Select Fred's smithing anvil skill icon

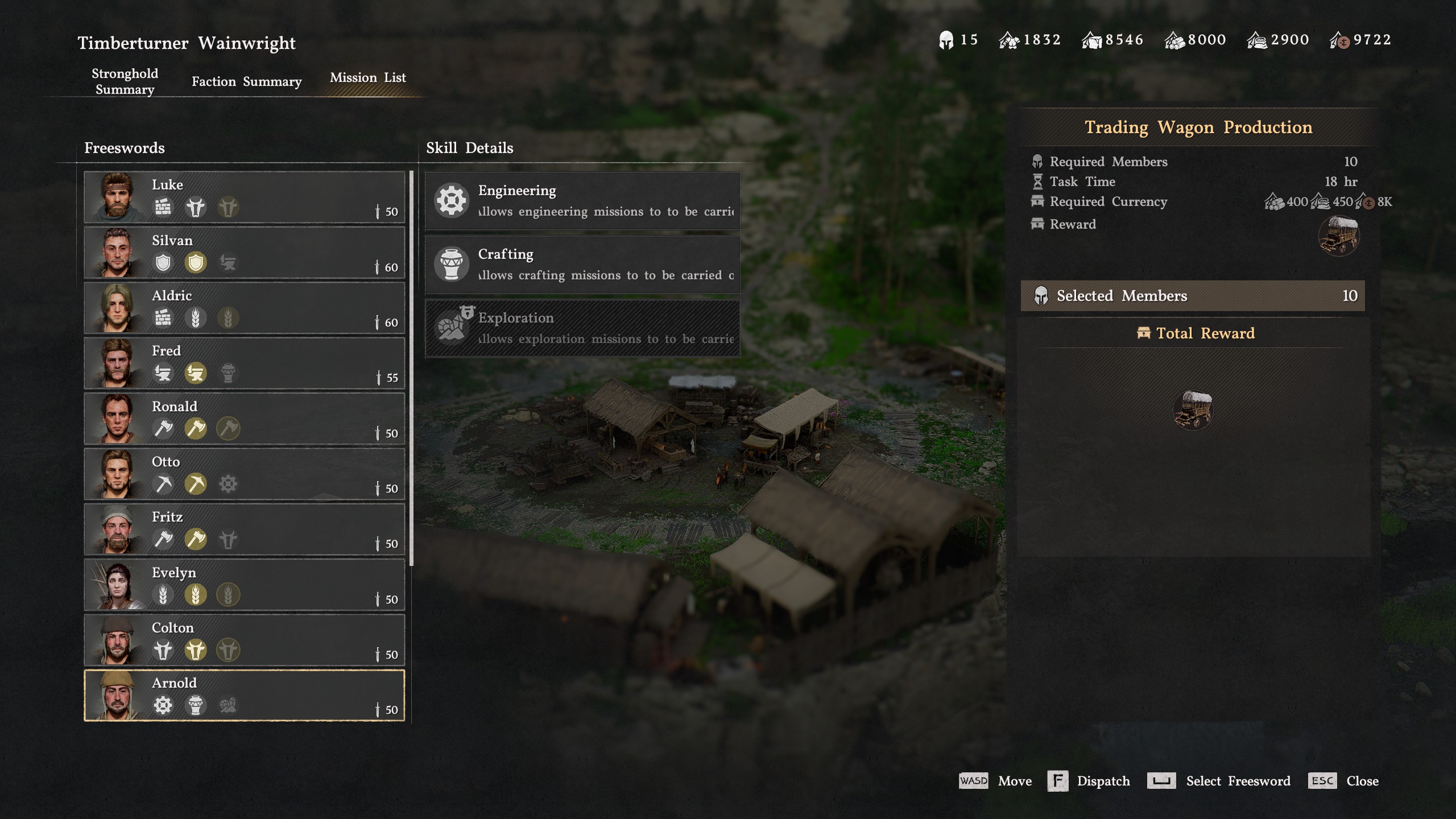(x=163, y=374)
